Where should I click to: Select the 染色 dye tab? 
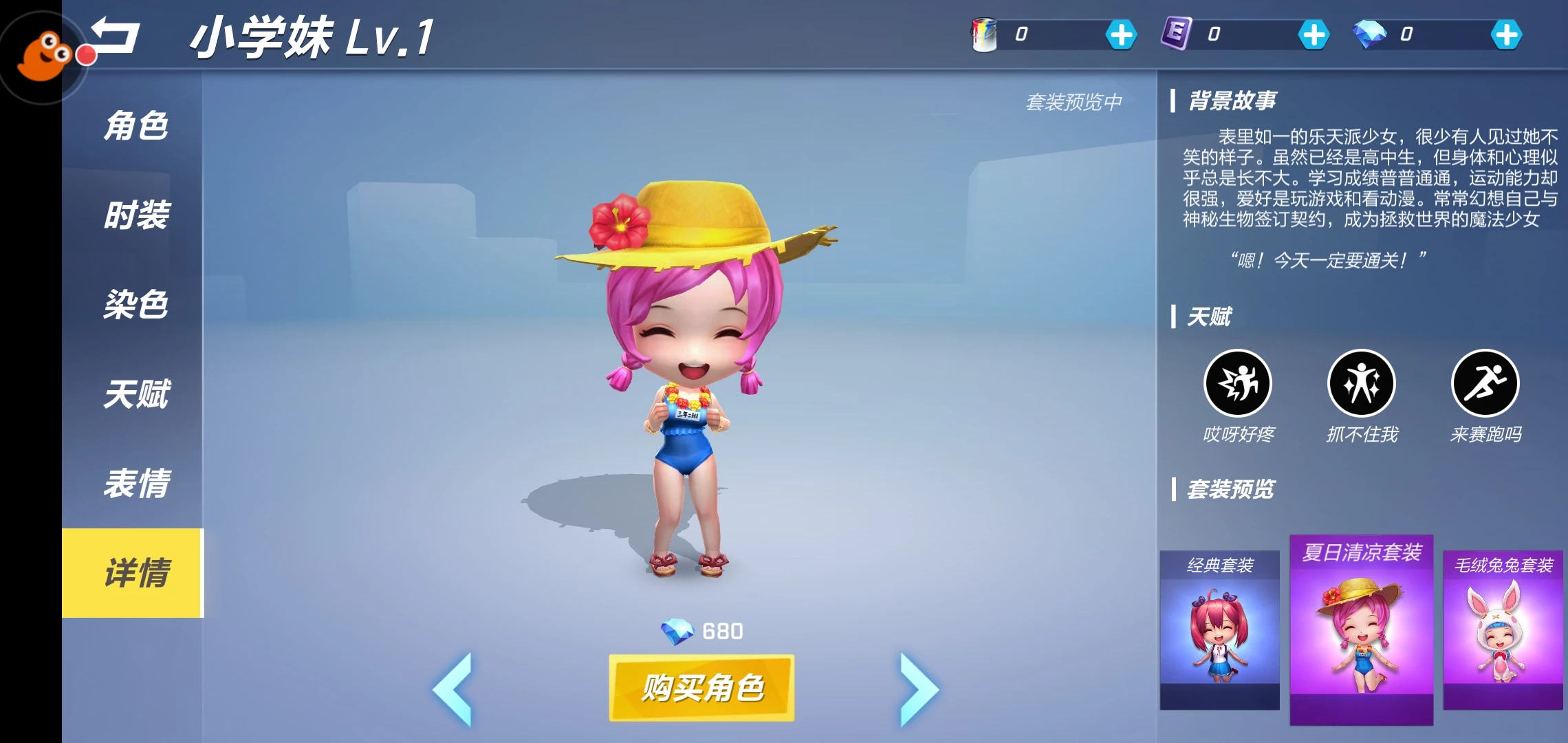click(x=135, y=305)
